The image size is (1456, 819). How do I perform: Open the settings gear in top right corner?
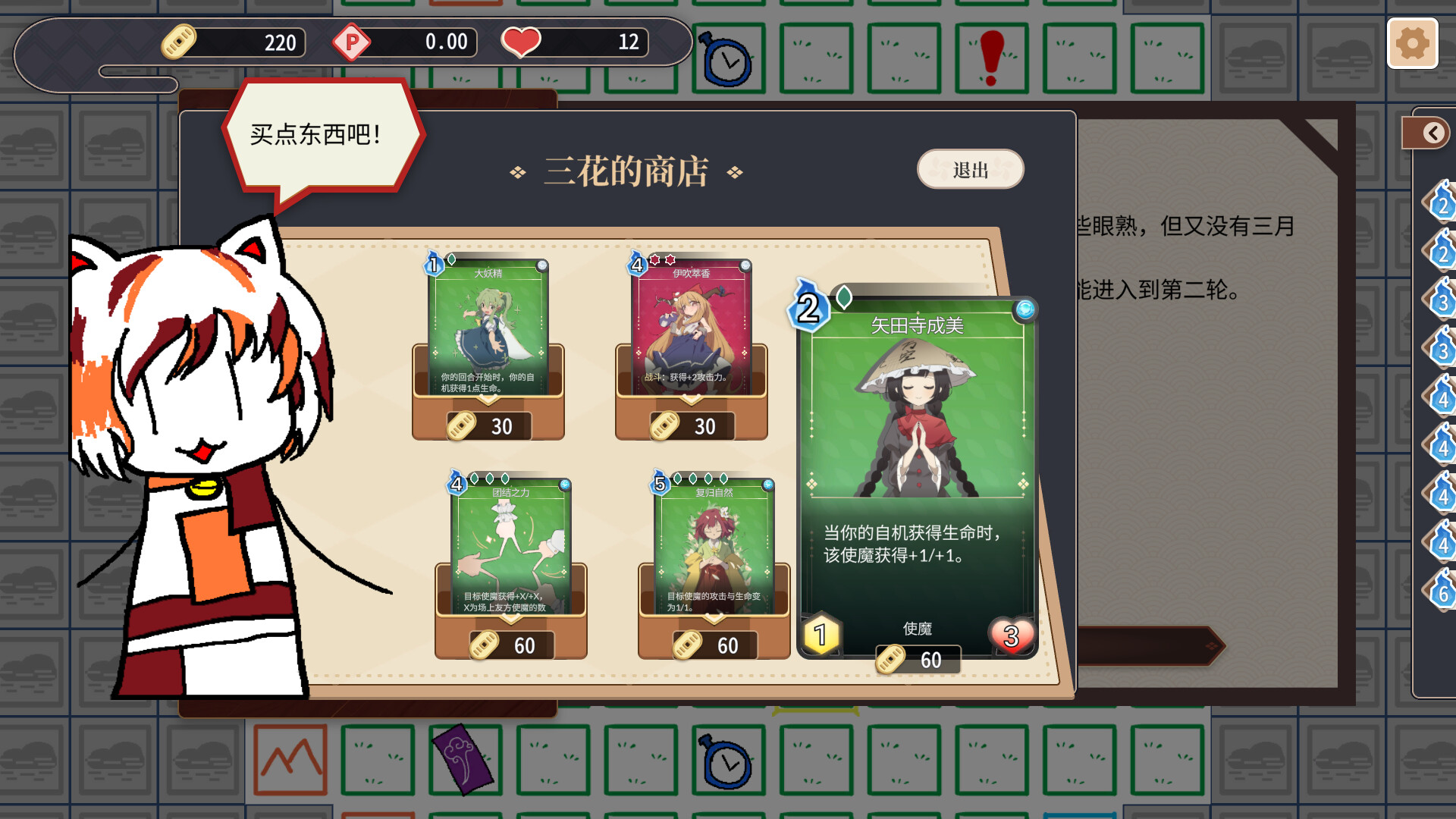(x=1412, y=44)
